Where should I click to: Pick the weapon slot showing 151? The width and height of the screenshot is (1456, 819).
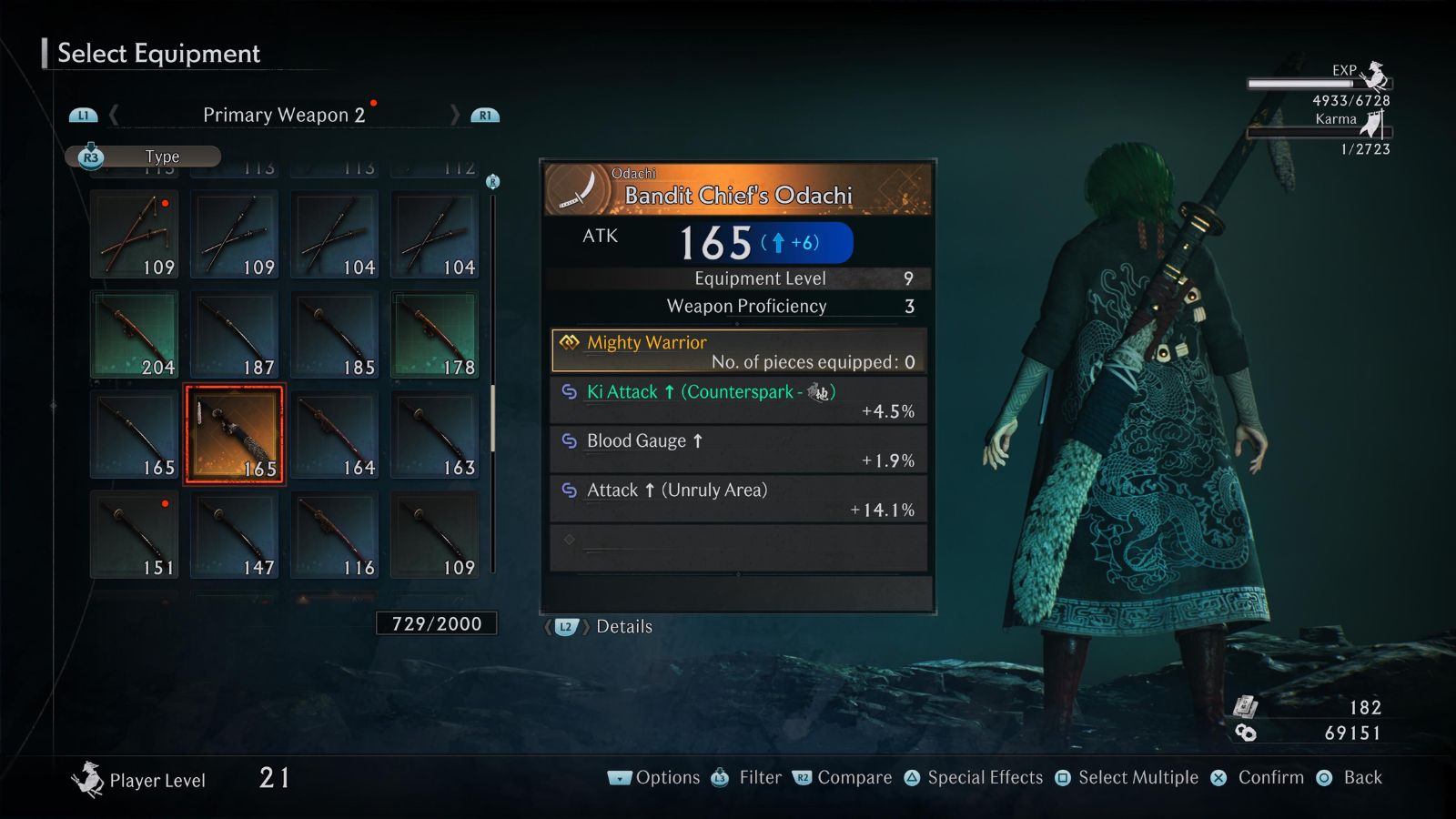pos(135,534)
